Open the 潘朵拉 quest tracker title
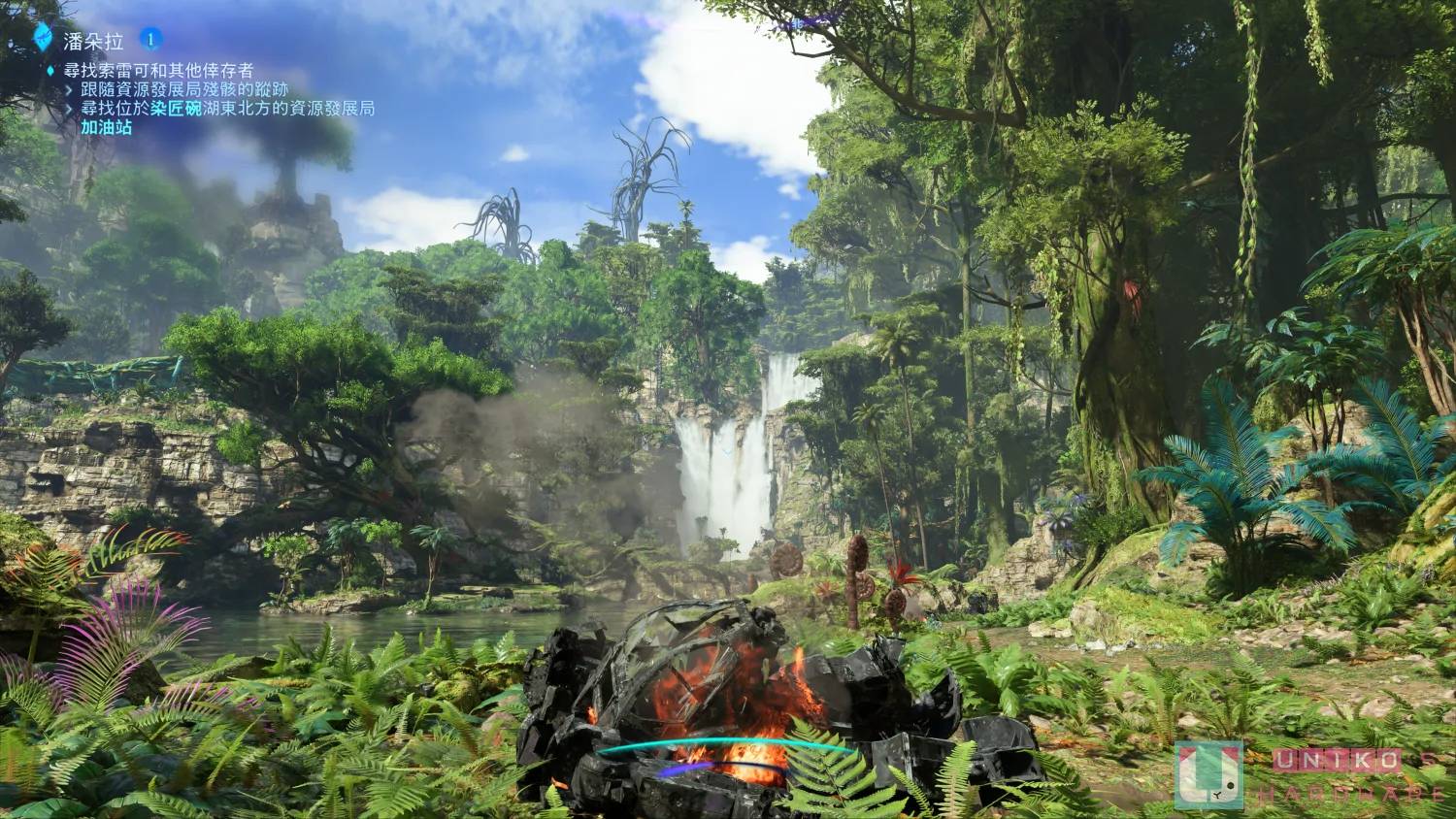The height and width of the screenshot is (819, 1456). (92, 41)
